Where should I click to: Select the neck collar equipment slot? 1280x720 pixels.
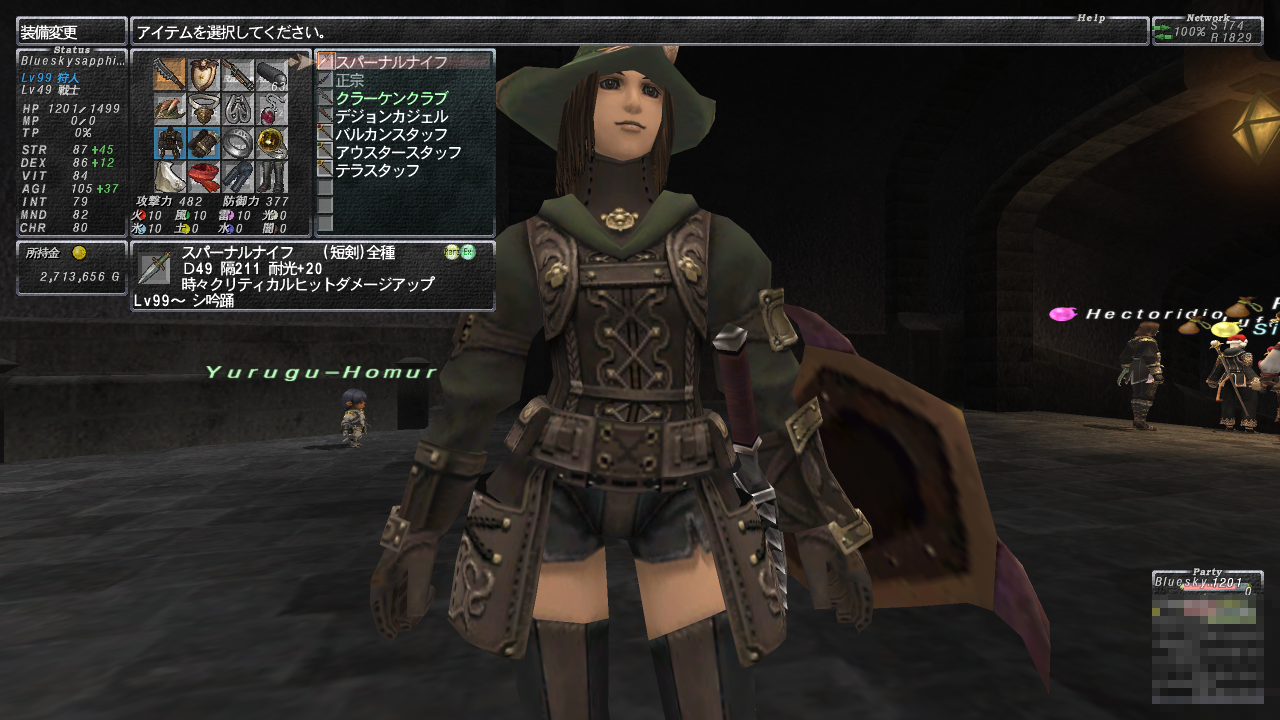tap(204, 109)
